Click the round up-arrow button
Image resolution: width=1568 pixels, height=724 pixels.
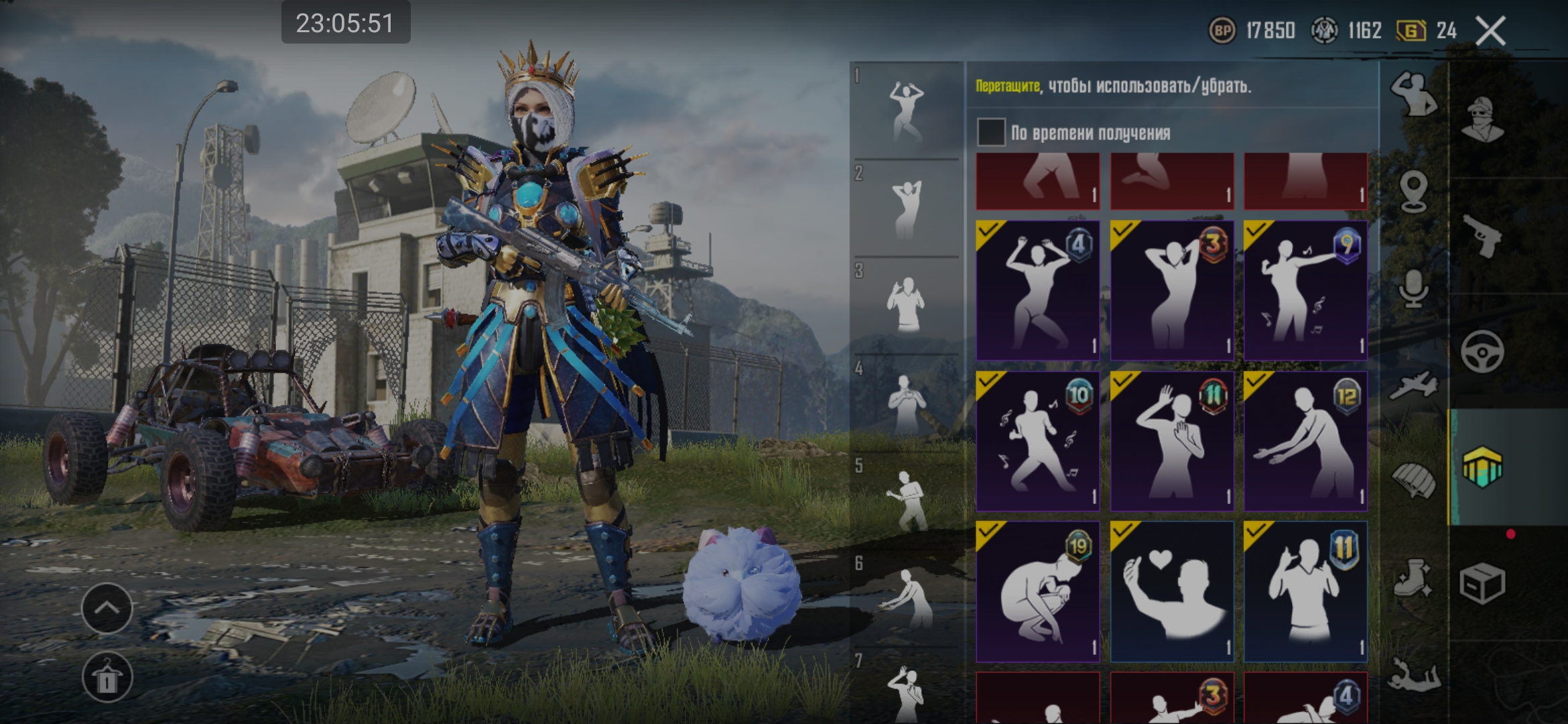pos(107,608)
